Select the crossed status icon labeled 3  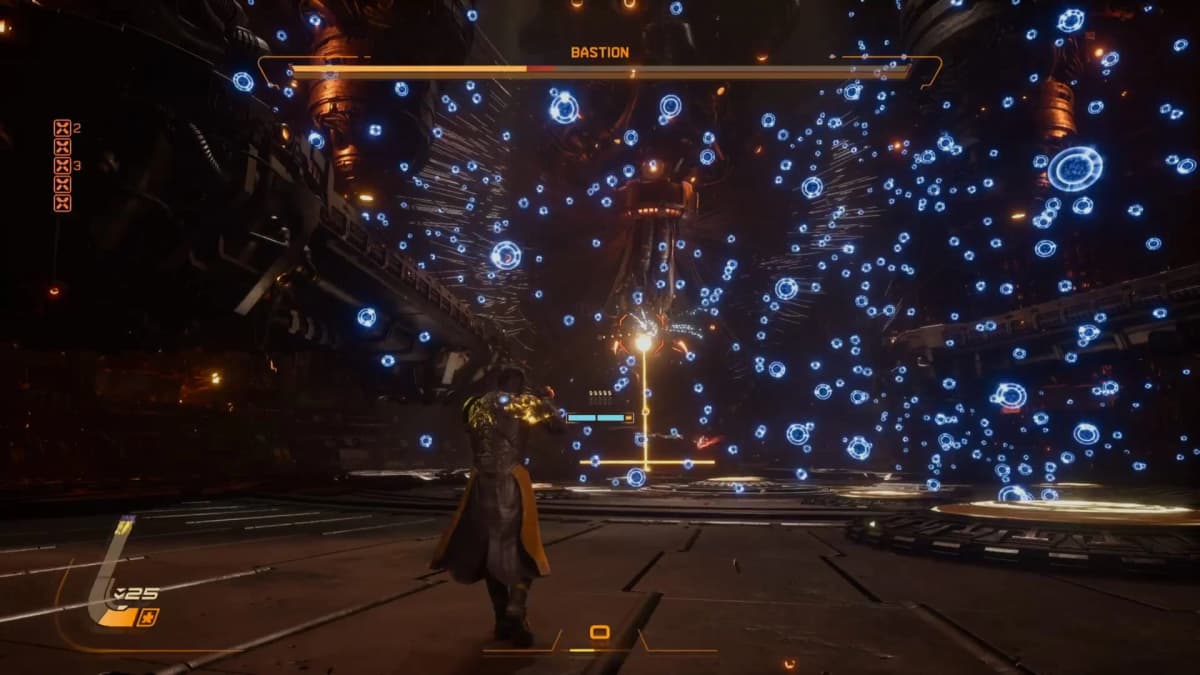click(x=62, y=166)
